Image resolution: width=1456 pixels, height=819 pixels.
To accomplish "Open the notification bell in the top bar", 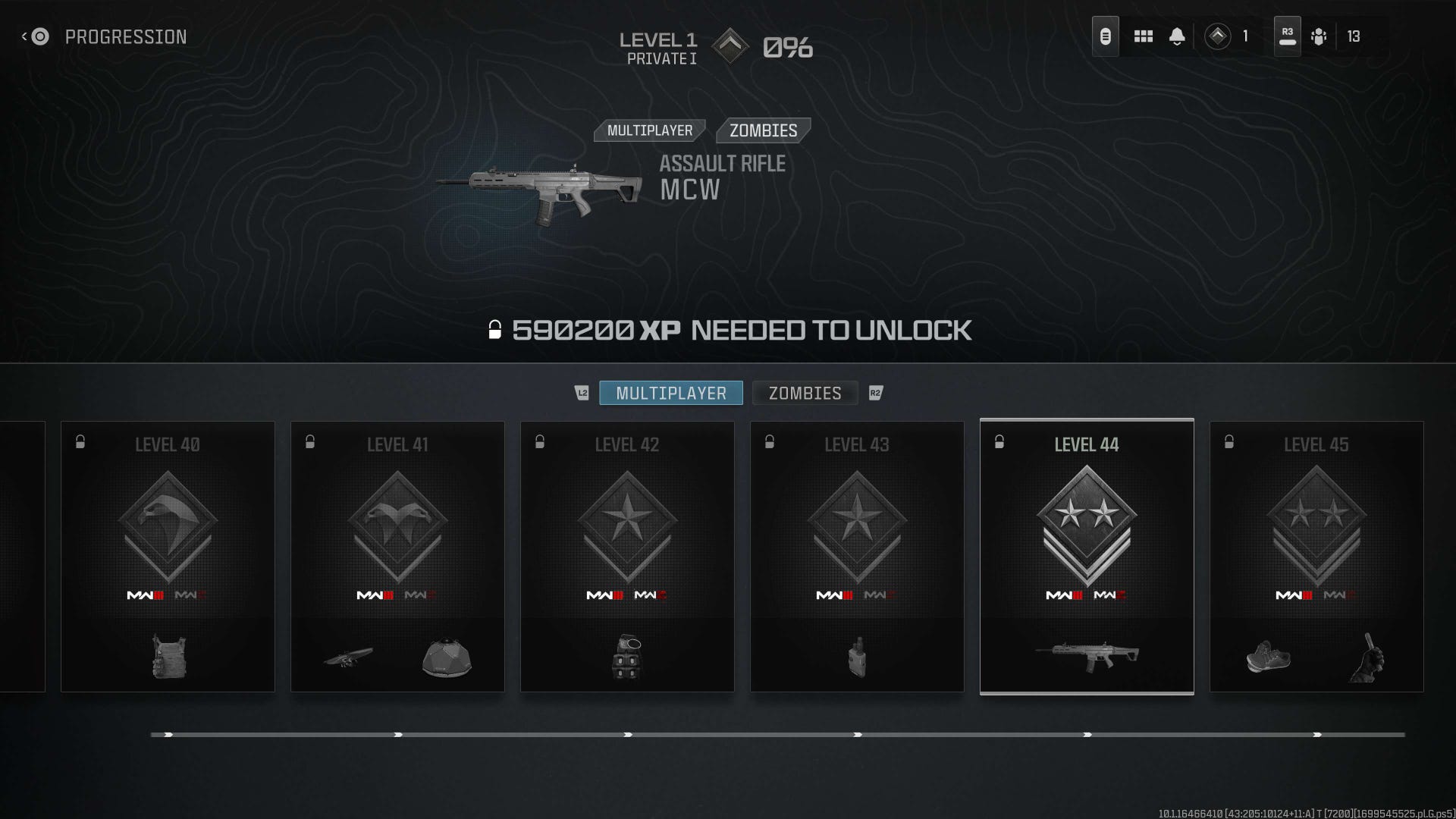I will point(1177,36).
